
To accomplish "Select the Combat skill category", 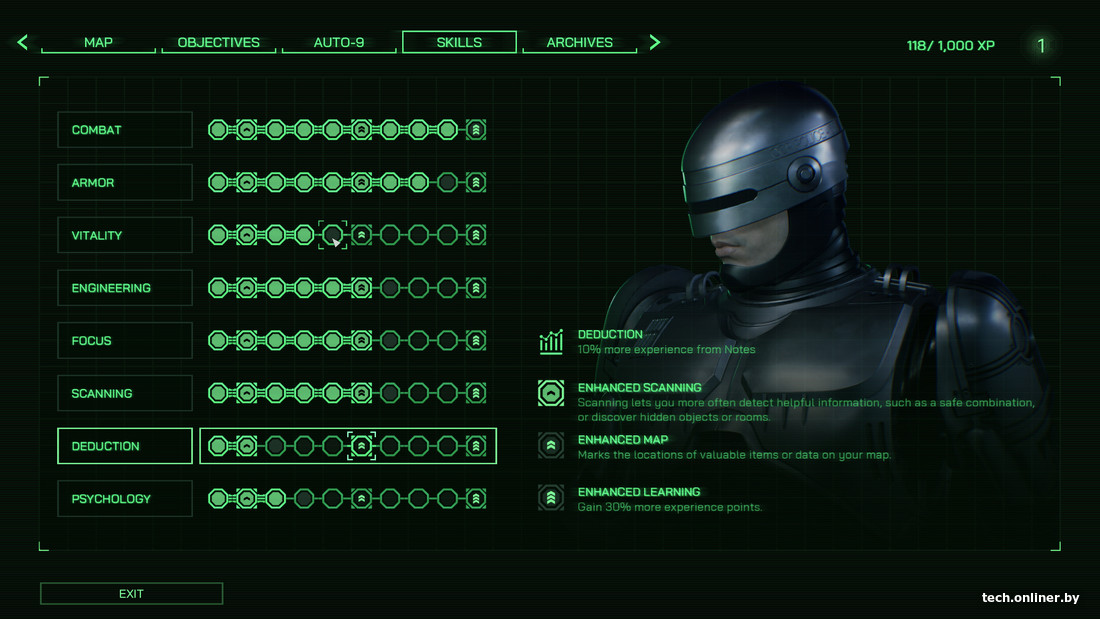I will tap(125, 130).
